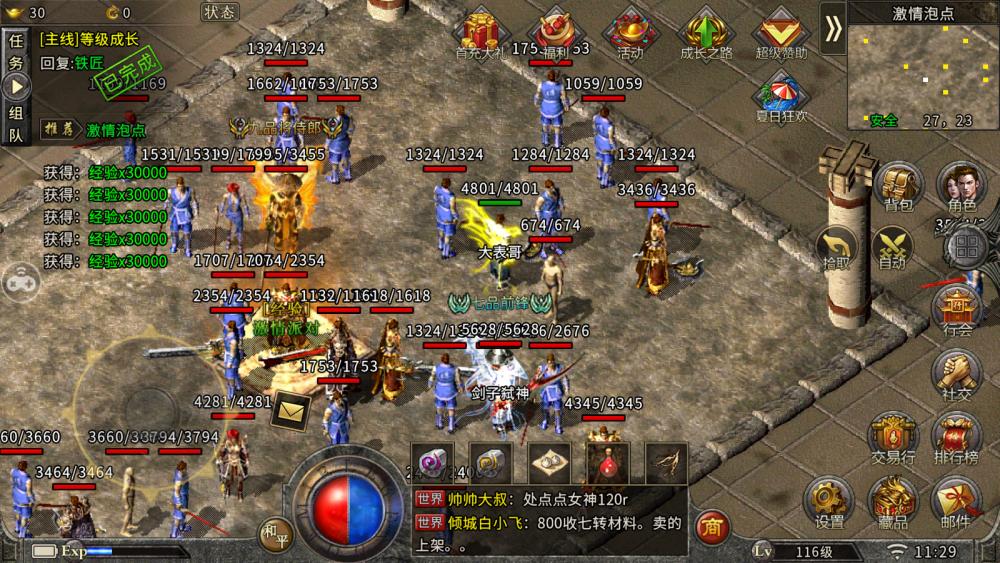Toggle 自动 auto-combat
The height and width of the screenshot is (563, 1000).
click(891, 248)
